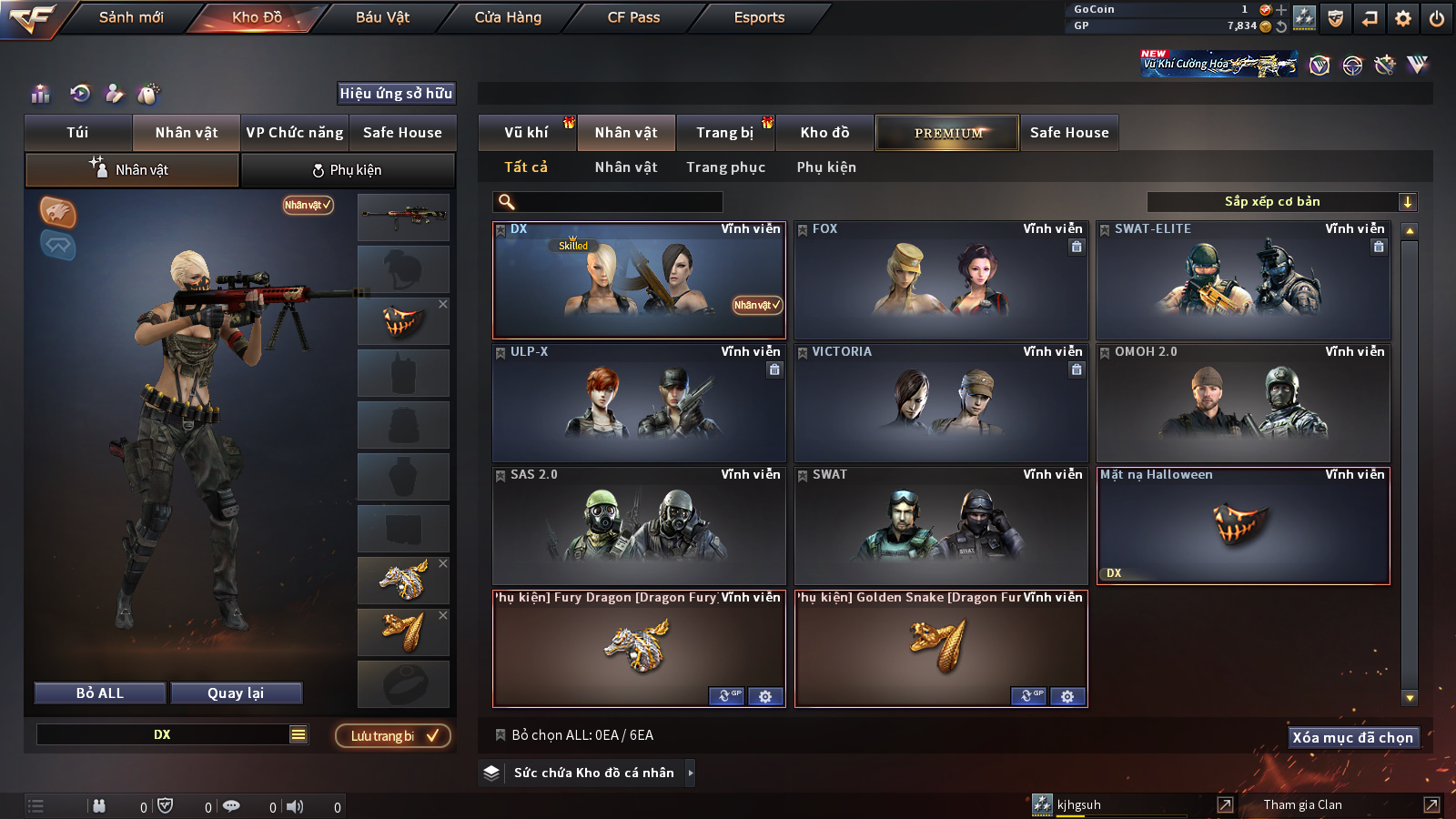The width and height of the screenshot is (1456, 819).
Task: Select the VP Chức năng tab
Action: pos(295,133)
